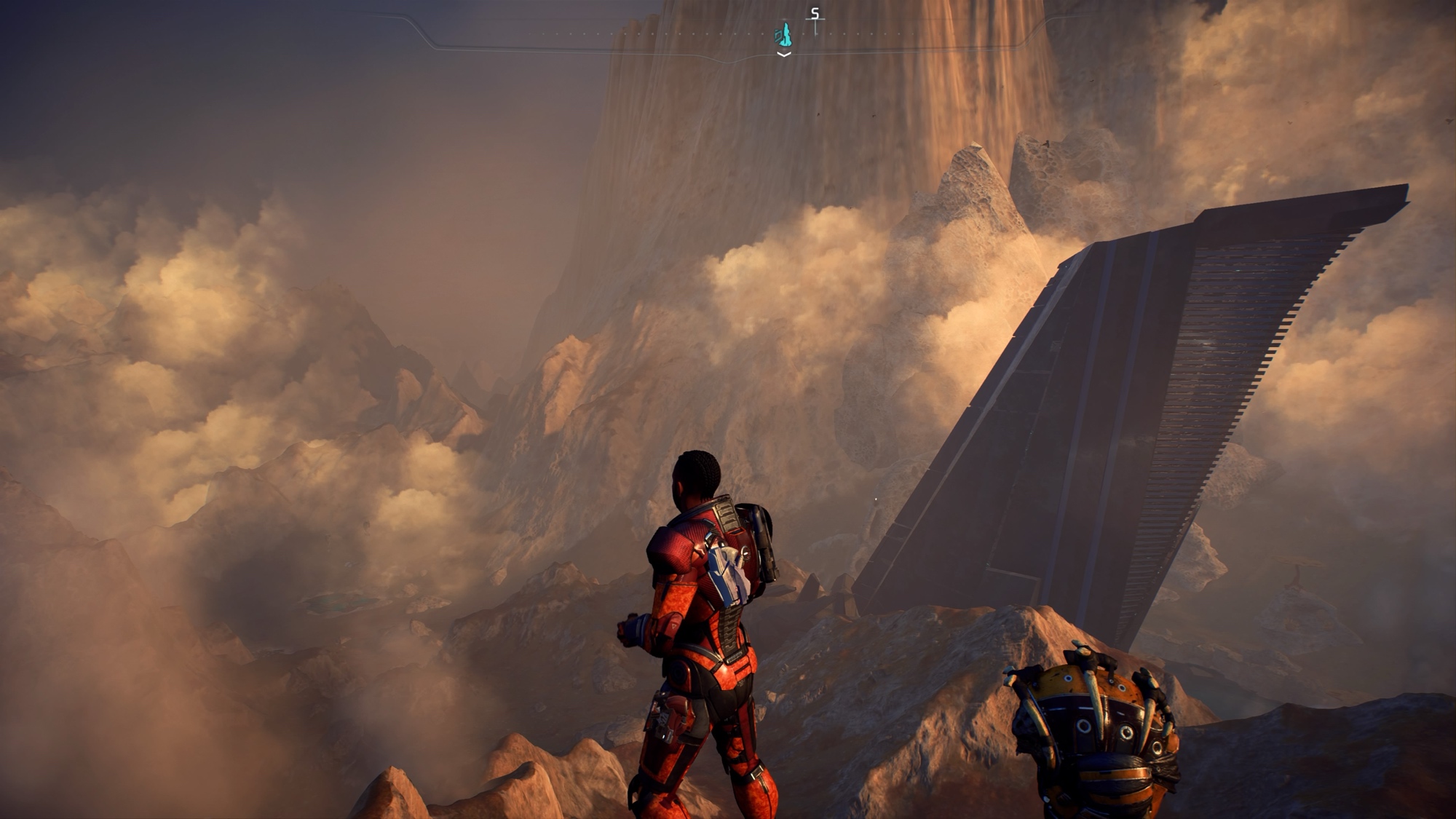Image resolution: width=1456 pixels, height=819 pixels.
Task: Click the S south heading on the compass
Action: tap(815, 14)
